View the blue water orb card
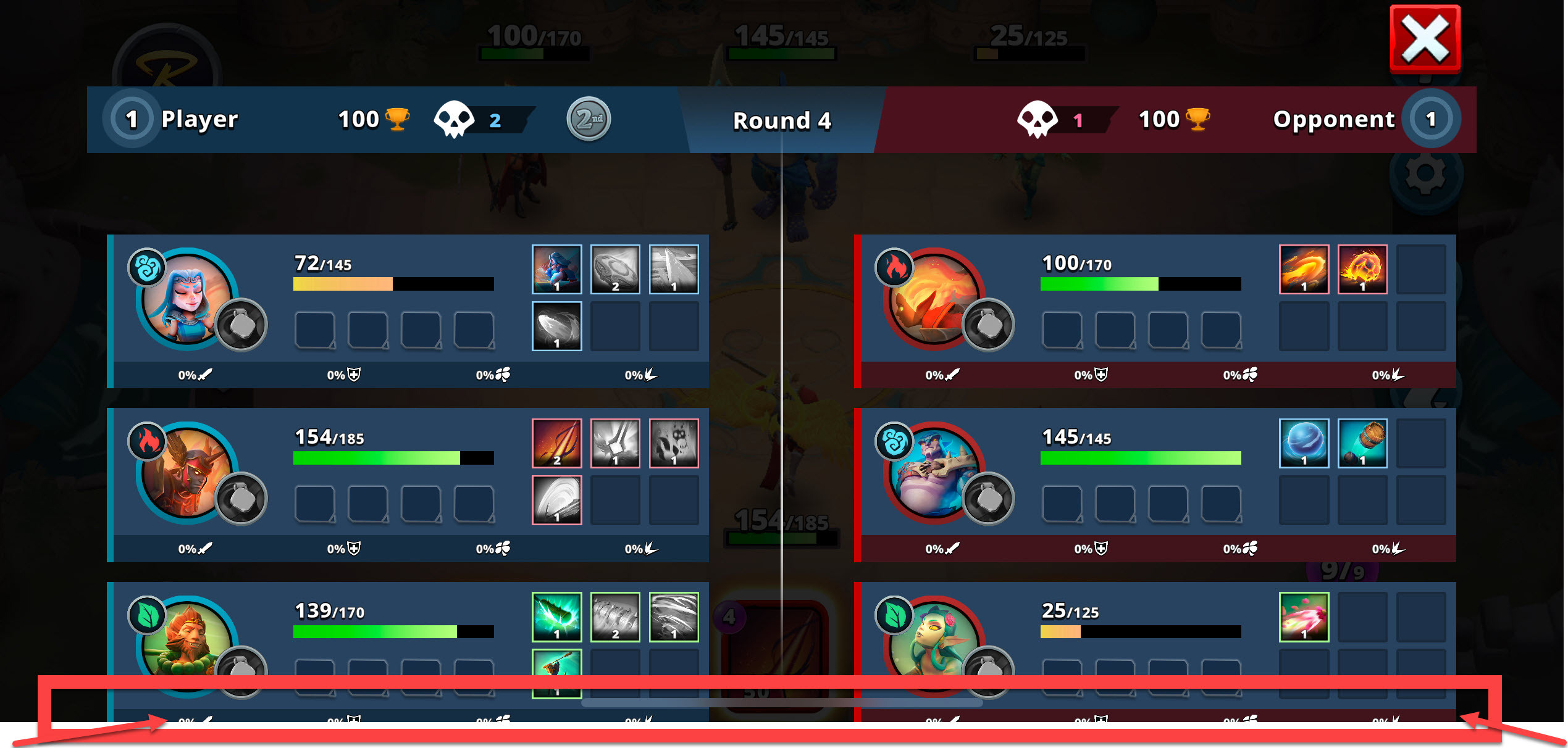Viewport: 1568px width, 748px height. tap(1304, 443)
